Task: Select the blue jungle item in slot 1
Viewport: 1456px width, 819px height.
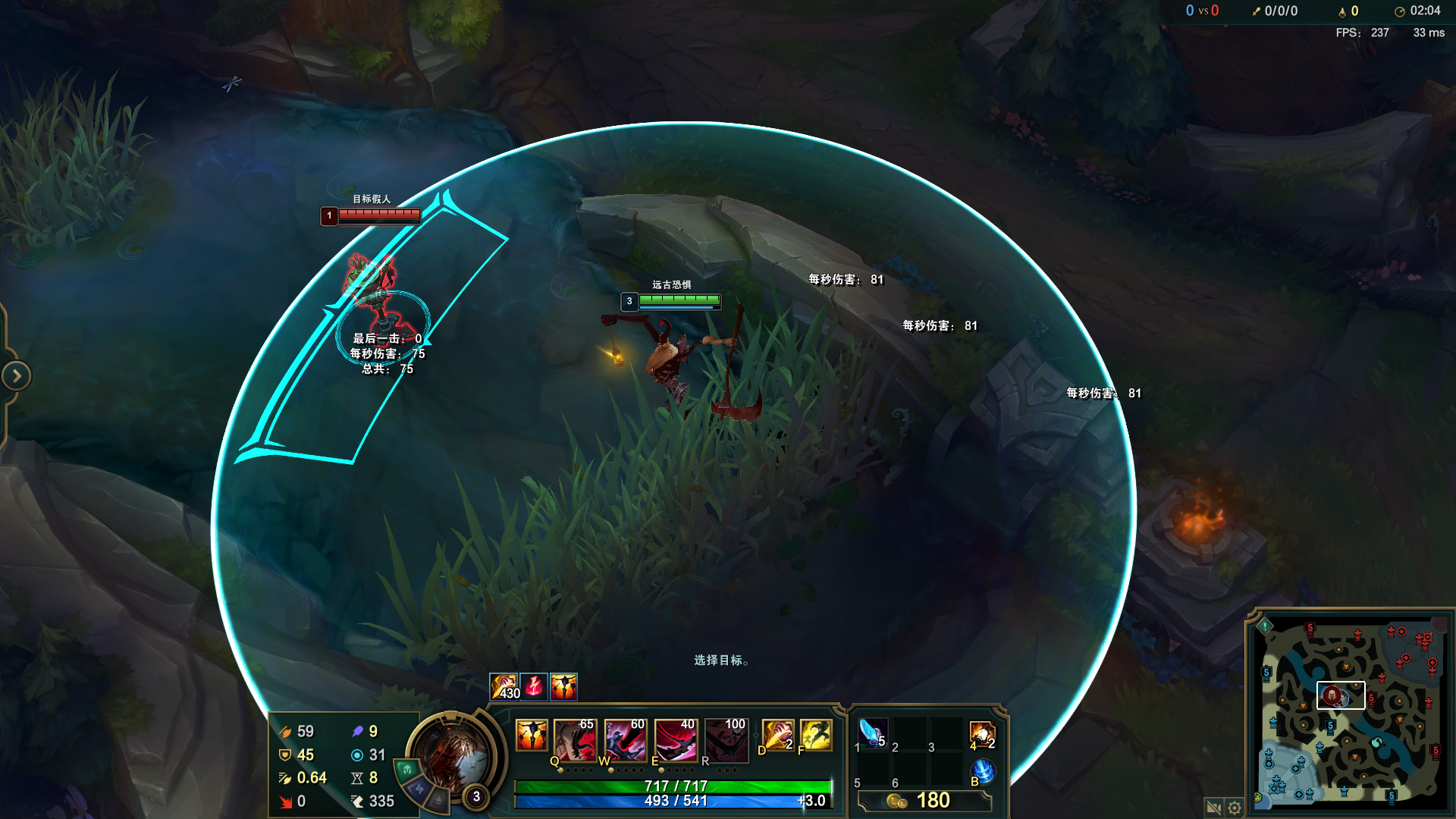Action: [872, 733]
